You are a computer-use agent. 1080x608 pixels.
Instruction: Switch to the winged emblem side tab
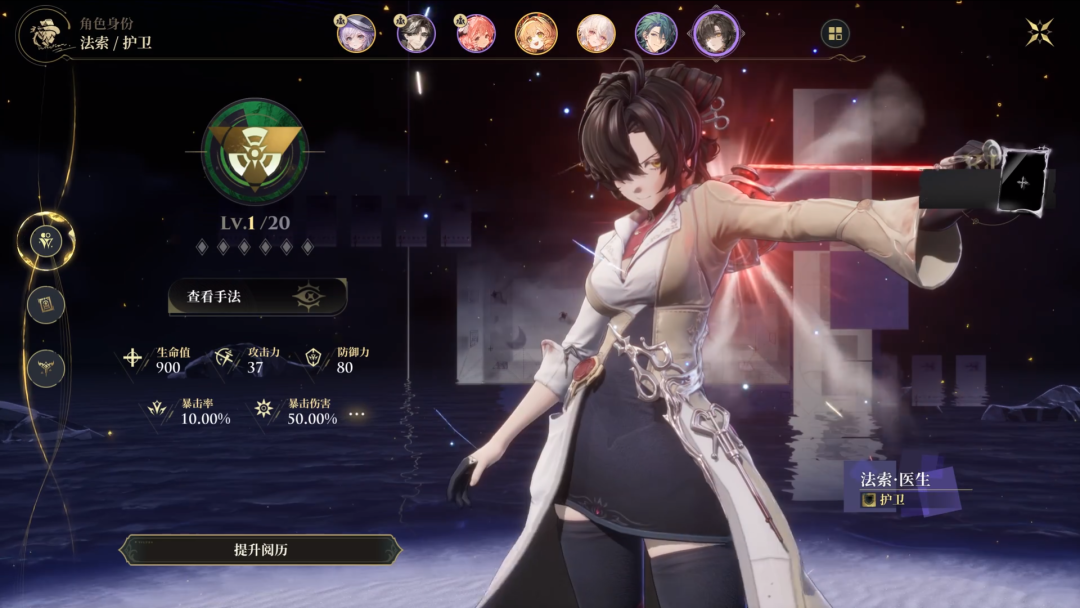(46, 368)
